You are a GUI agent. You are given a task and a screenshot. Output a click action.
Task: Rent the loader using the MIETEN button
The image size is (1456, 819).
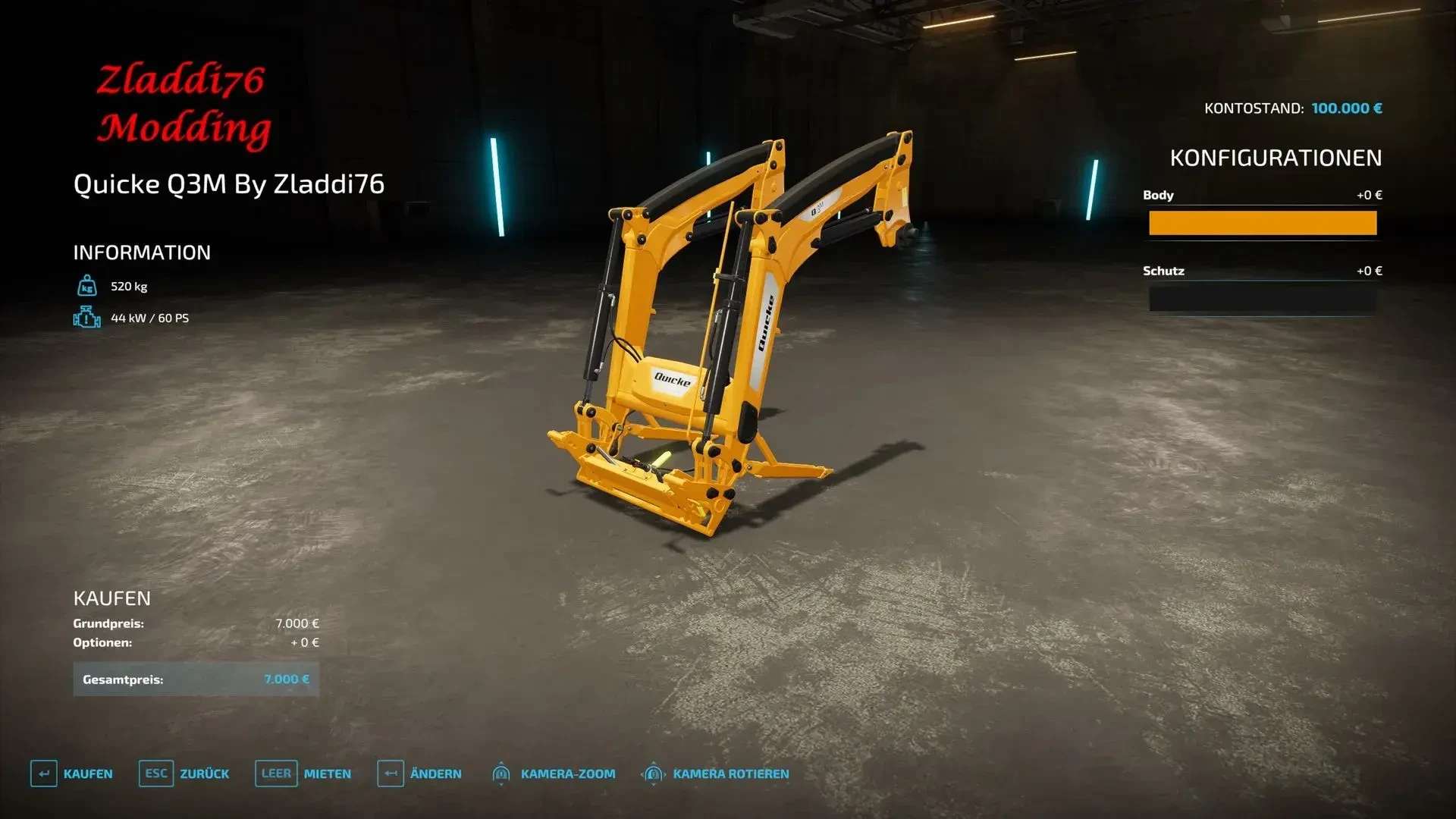pos(303,773)
